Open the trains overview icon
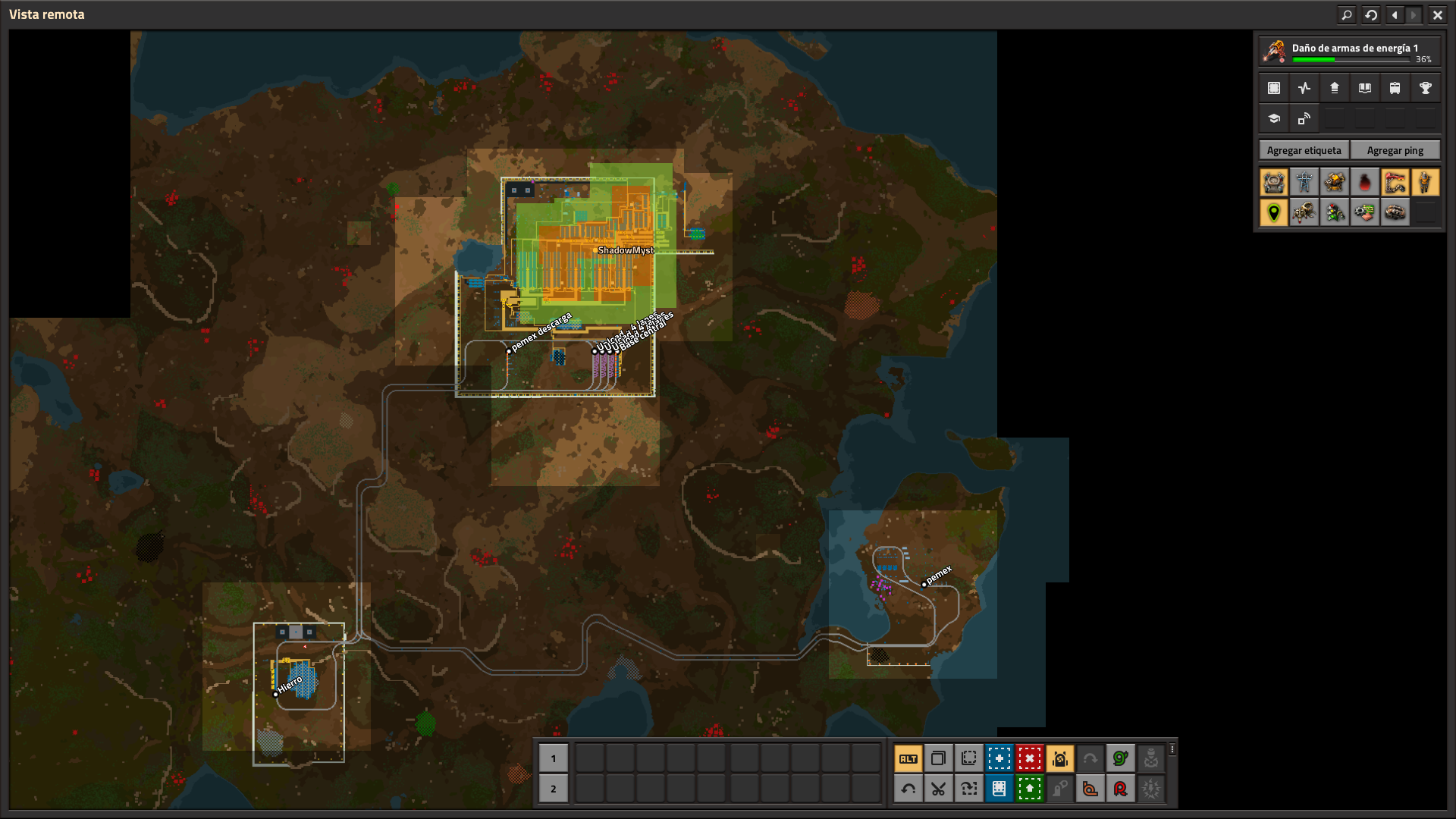1456x819 pixels. (1395, 87)
